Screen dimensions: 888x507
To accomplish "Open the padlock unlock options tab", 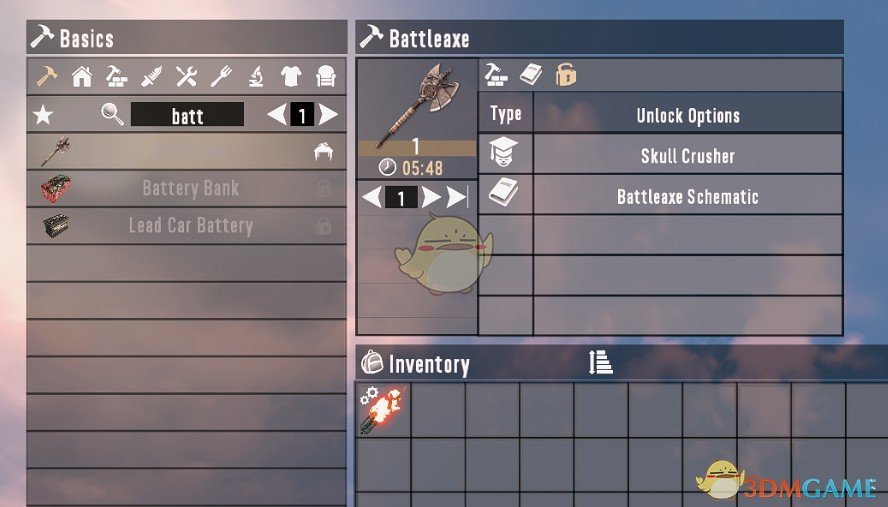I will [x=567, y=75].
